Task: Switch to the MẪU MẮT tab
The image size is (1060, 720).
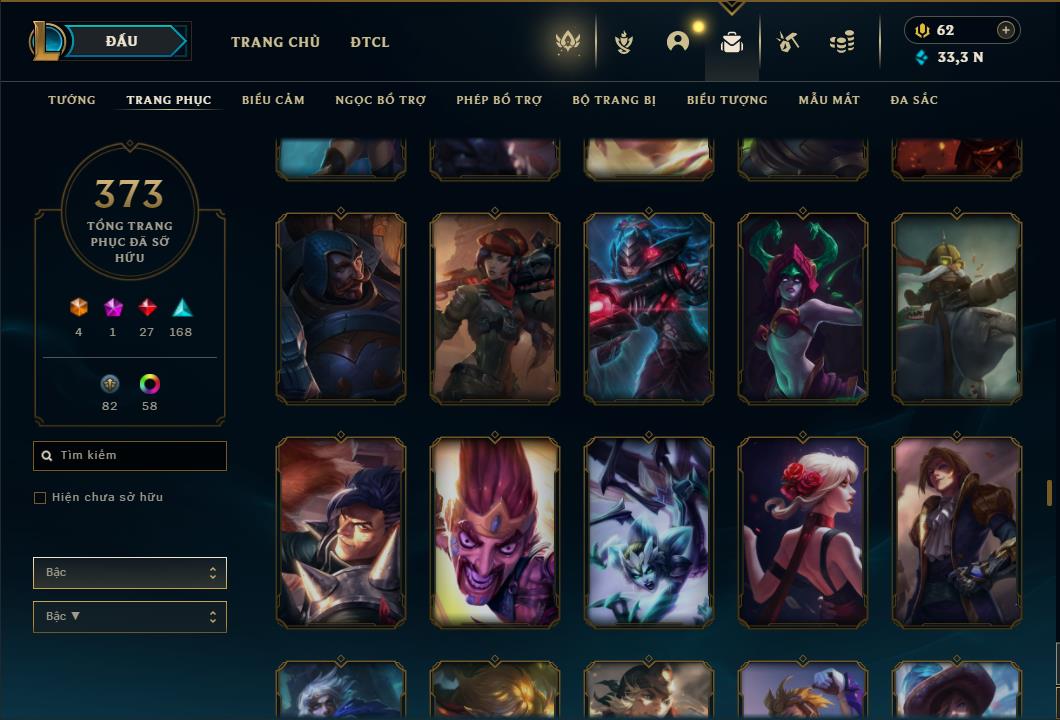Action: [x=829, y=100]
